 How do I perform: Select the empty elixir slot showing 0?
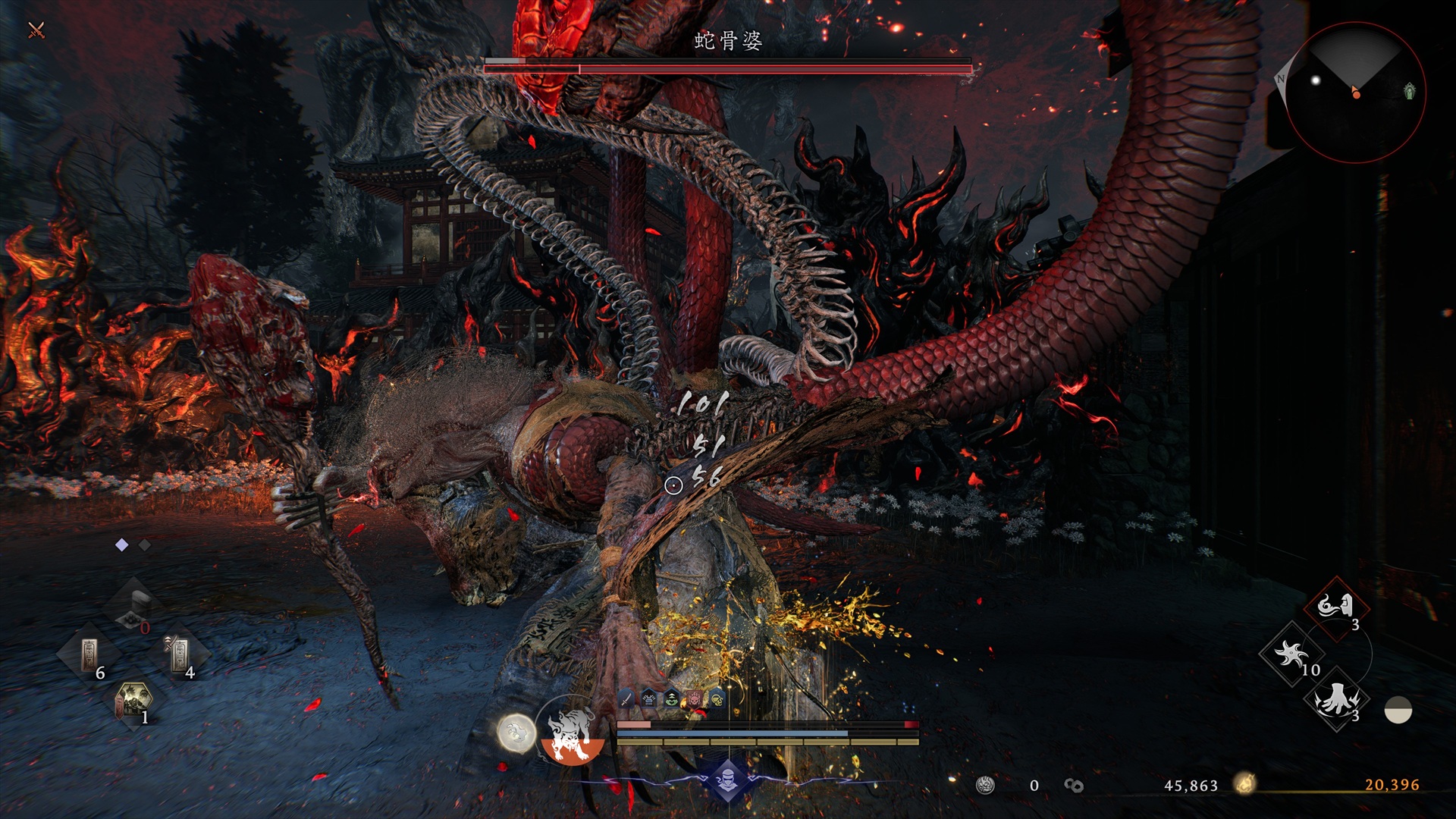135,607
